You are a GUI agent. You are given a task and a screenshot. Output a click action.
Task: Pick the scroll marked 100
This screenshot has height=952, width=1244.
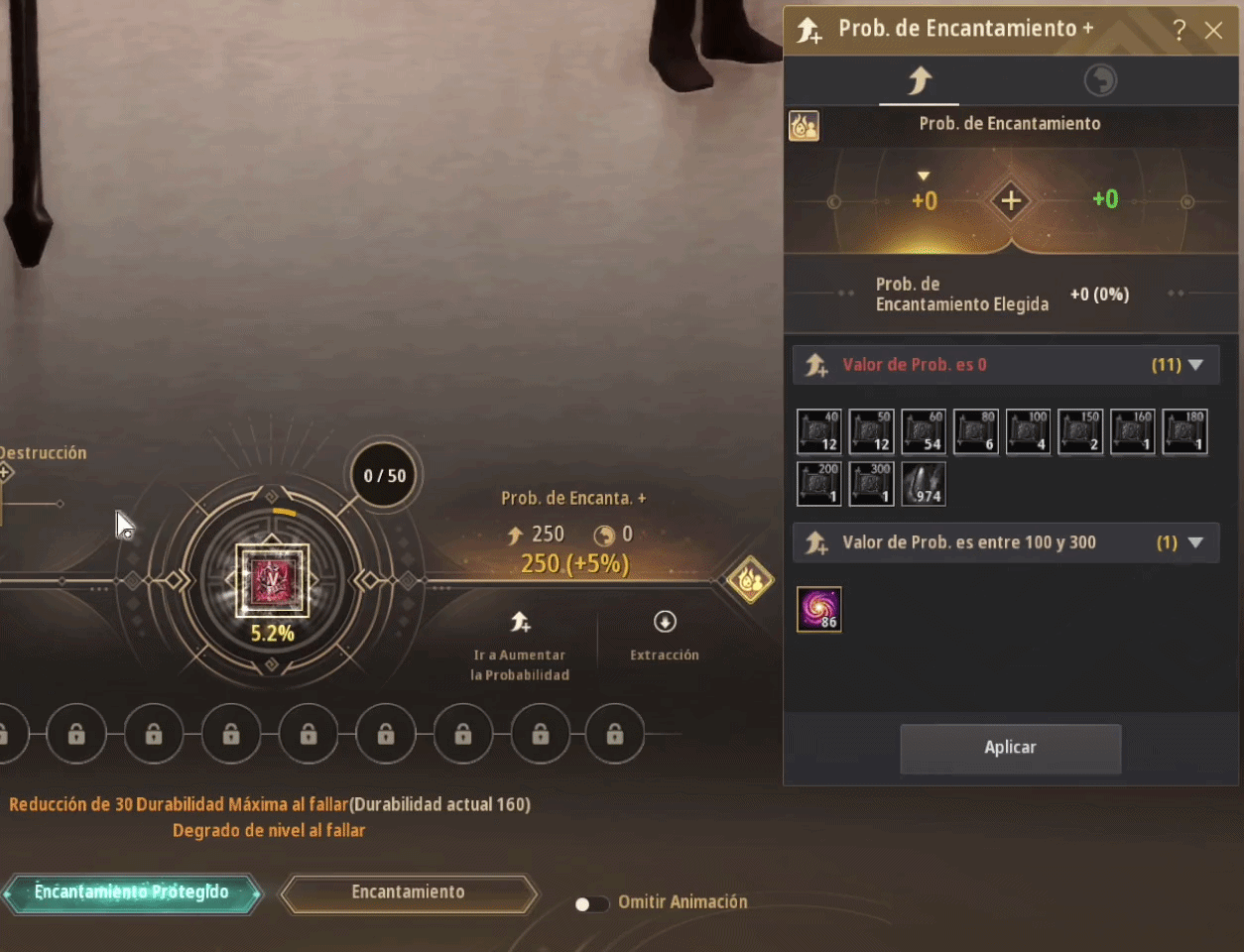[1028, 431]
